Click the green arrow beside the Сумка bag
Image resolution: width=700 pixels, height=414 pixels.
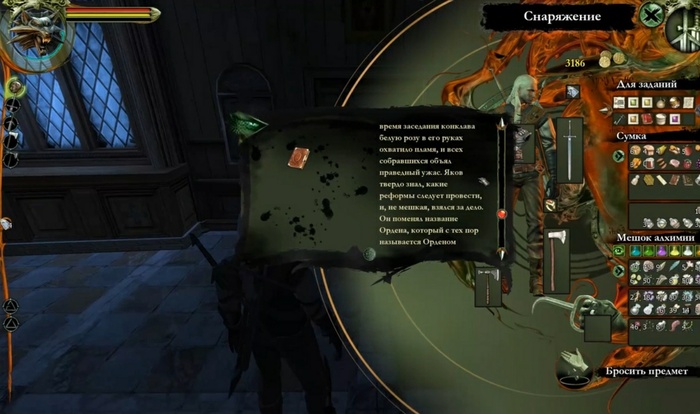(619, 155)
